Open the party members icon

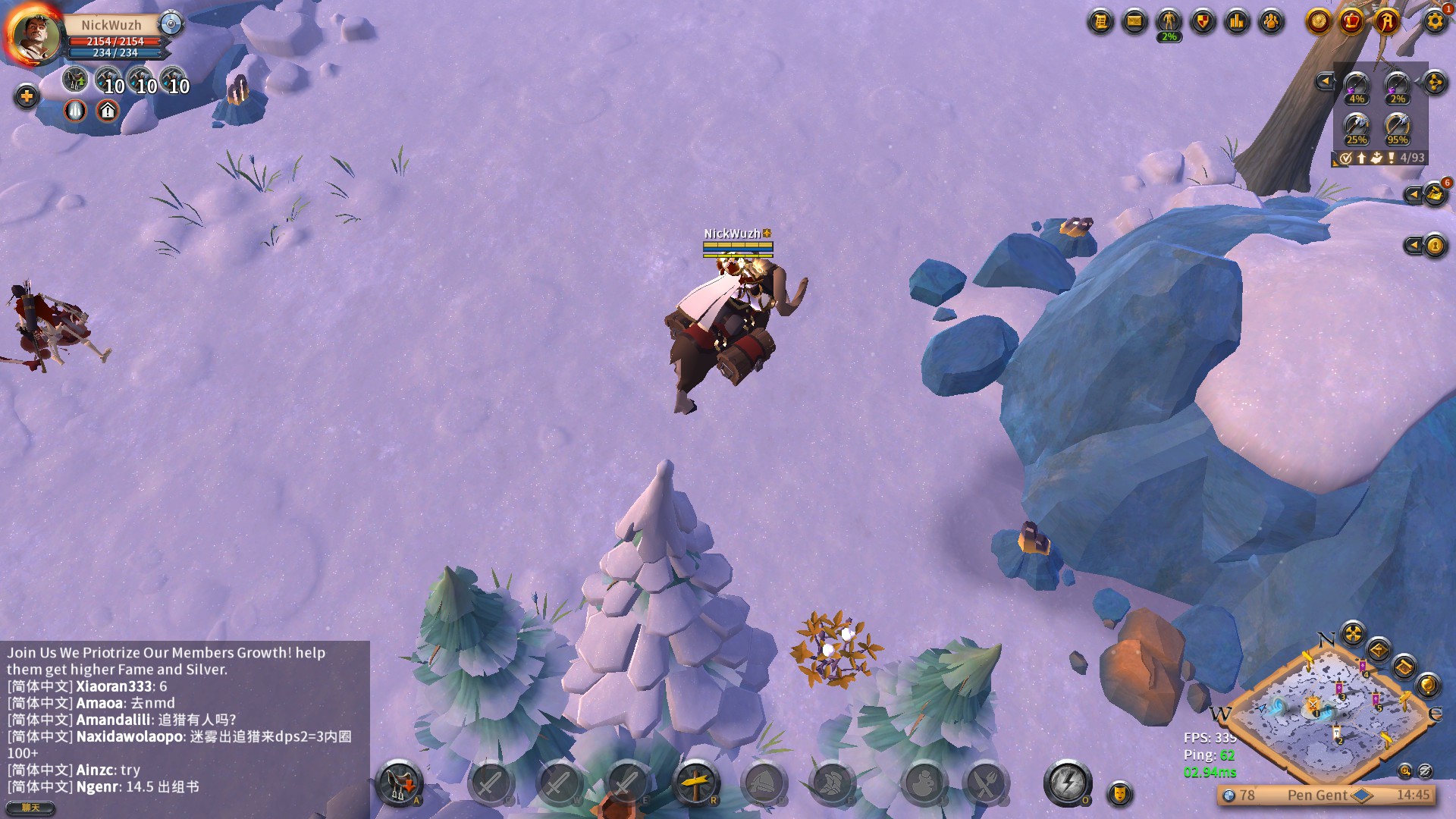coord(1271,21)
